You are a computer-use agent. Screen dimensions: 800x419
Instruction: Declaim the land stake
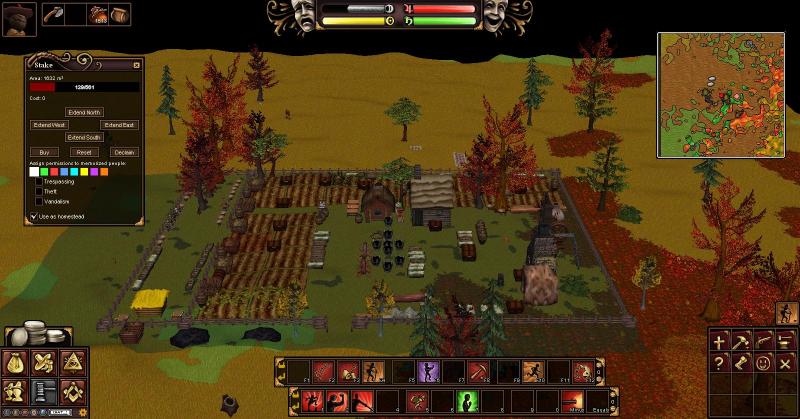pyautogui.click(x=123, y=152)
